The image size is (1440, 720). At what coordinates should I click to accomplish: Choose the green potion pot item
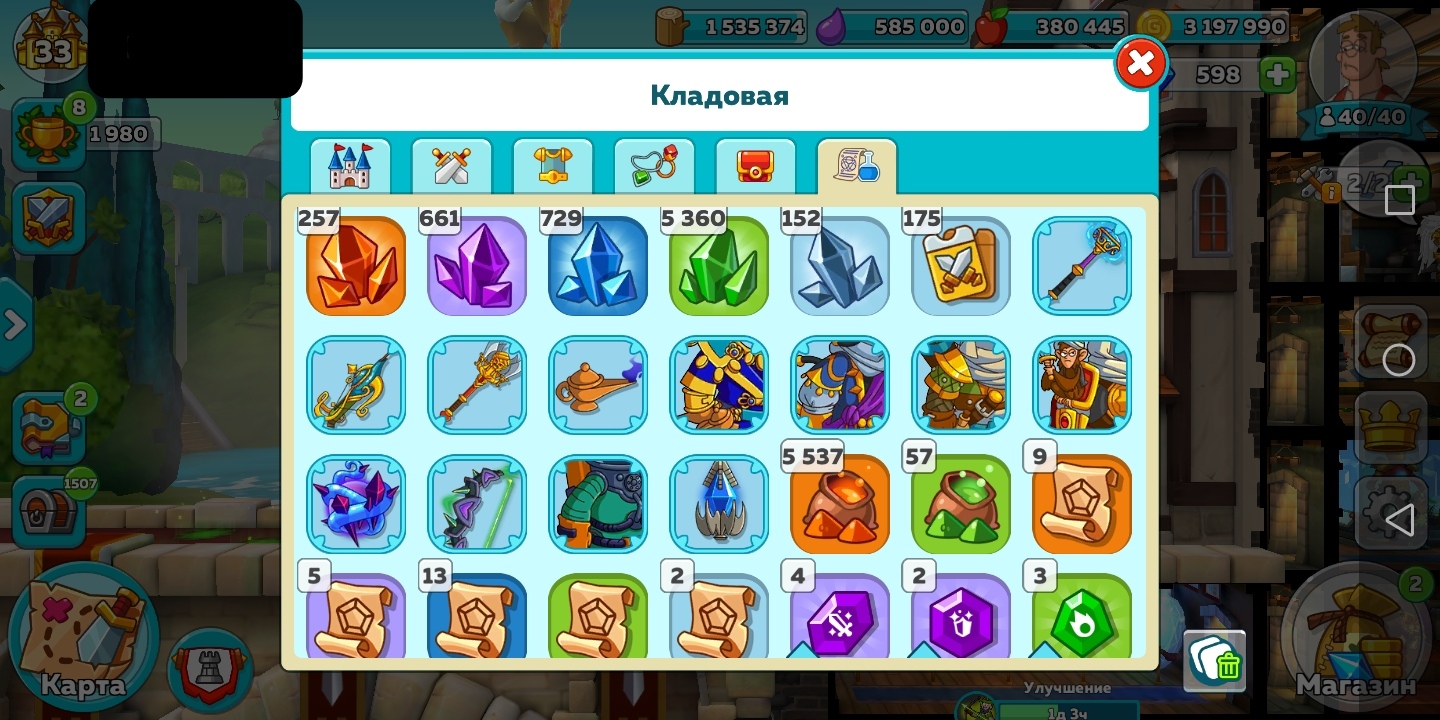961,504
